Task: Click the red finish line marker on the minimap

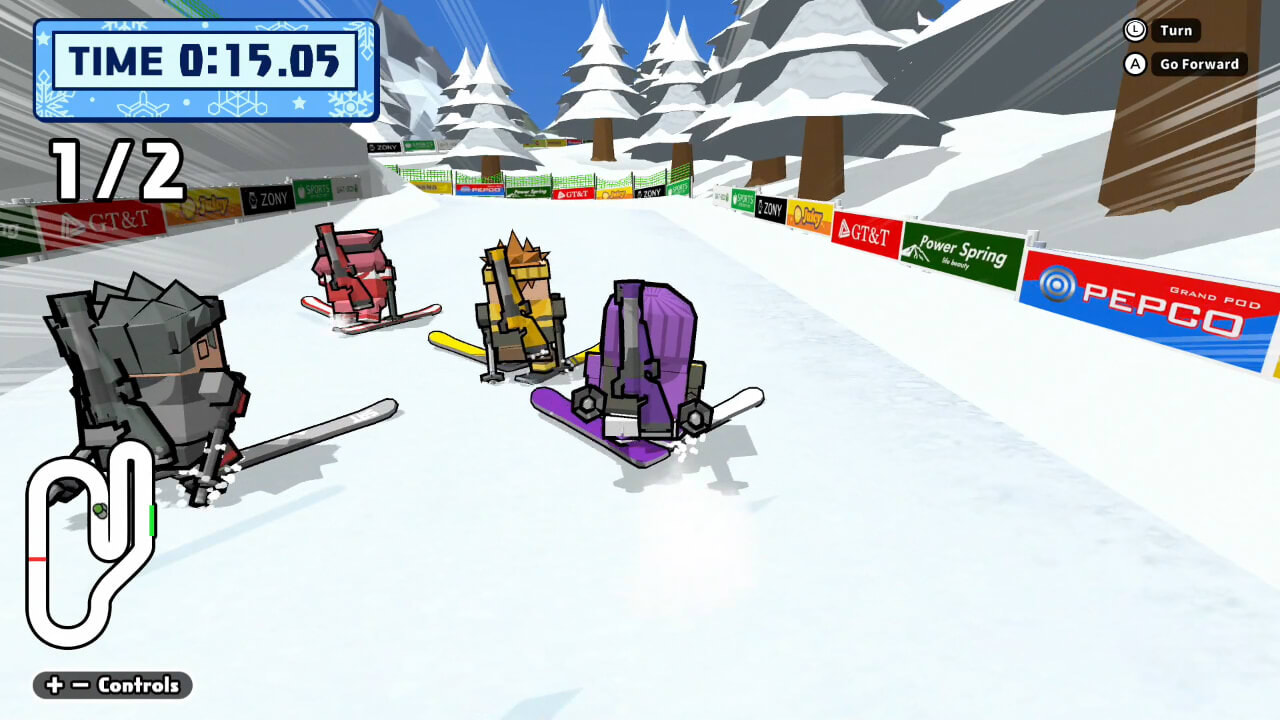Action: 37,559
